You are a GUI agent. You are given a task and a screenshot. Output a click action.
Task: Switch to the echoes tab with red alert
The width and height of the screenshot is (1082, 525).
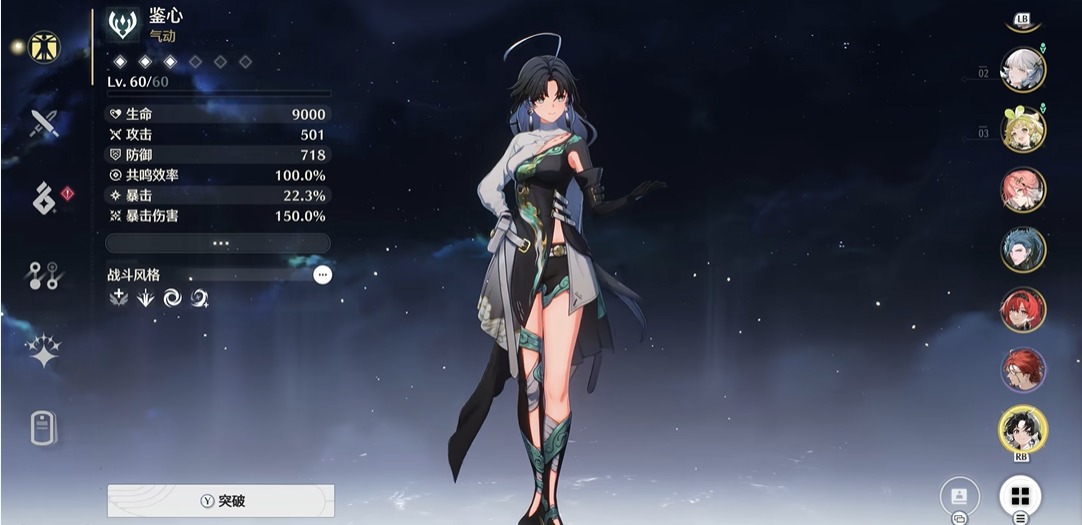pos(44,198)
